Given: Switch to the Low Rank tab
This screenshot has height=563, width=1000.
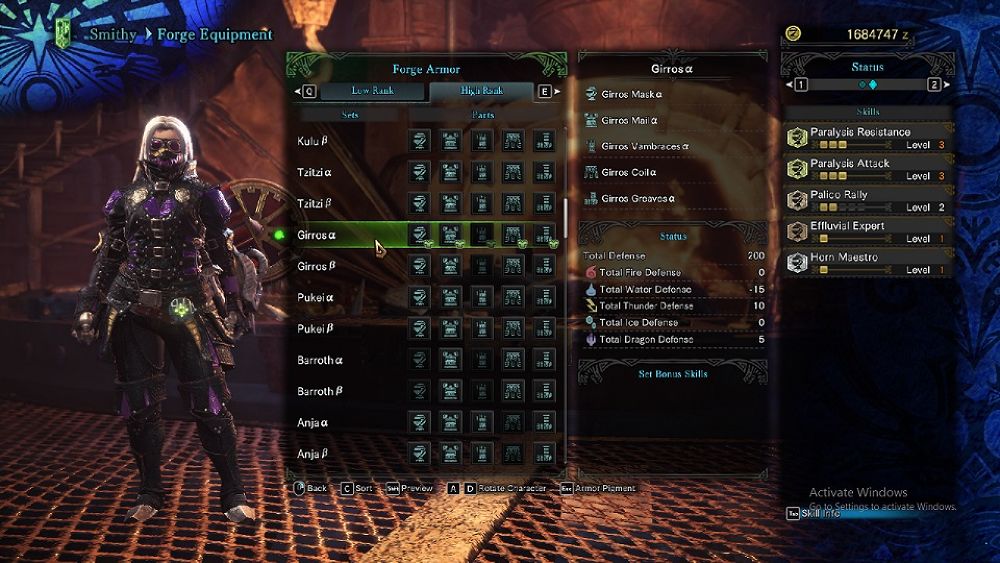Looking at the screenshot, I should coord(371,91).
